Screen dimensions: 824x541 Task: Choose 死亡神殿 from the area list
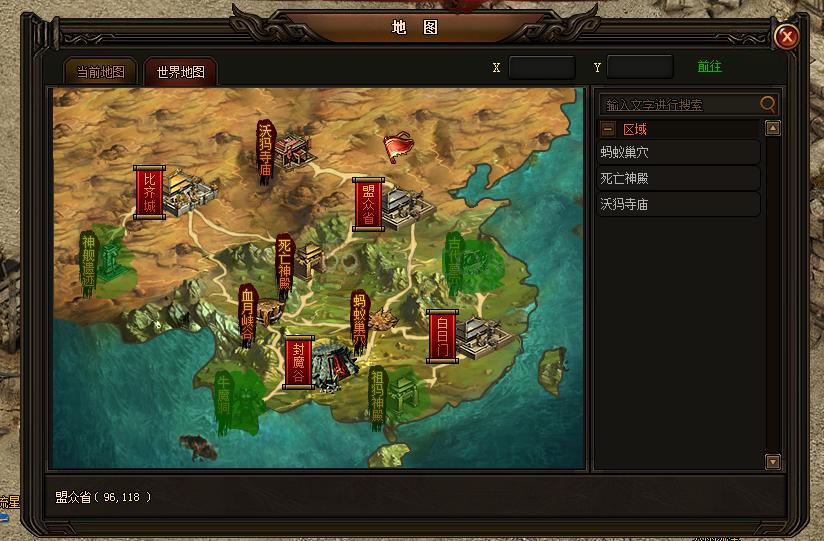pyautogui.click(x=679, y=179)
